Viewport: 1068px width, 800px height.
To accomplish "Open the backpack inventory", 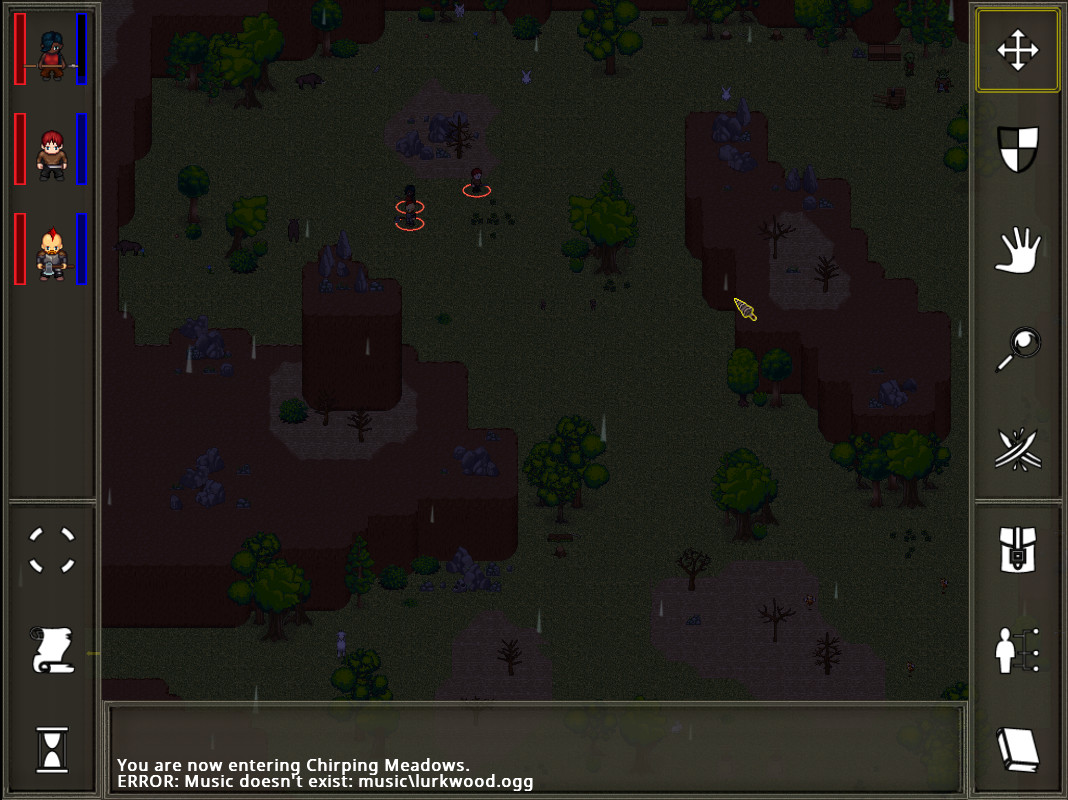I will point(1017,551).
